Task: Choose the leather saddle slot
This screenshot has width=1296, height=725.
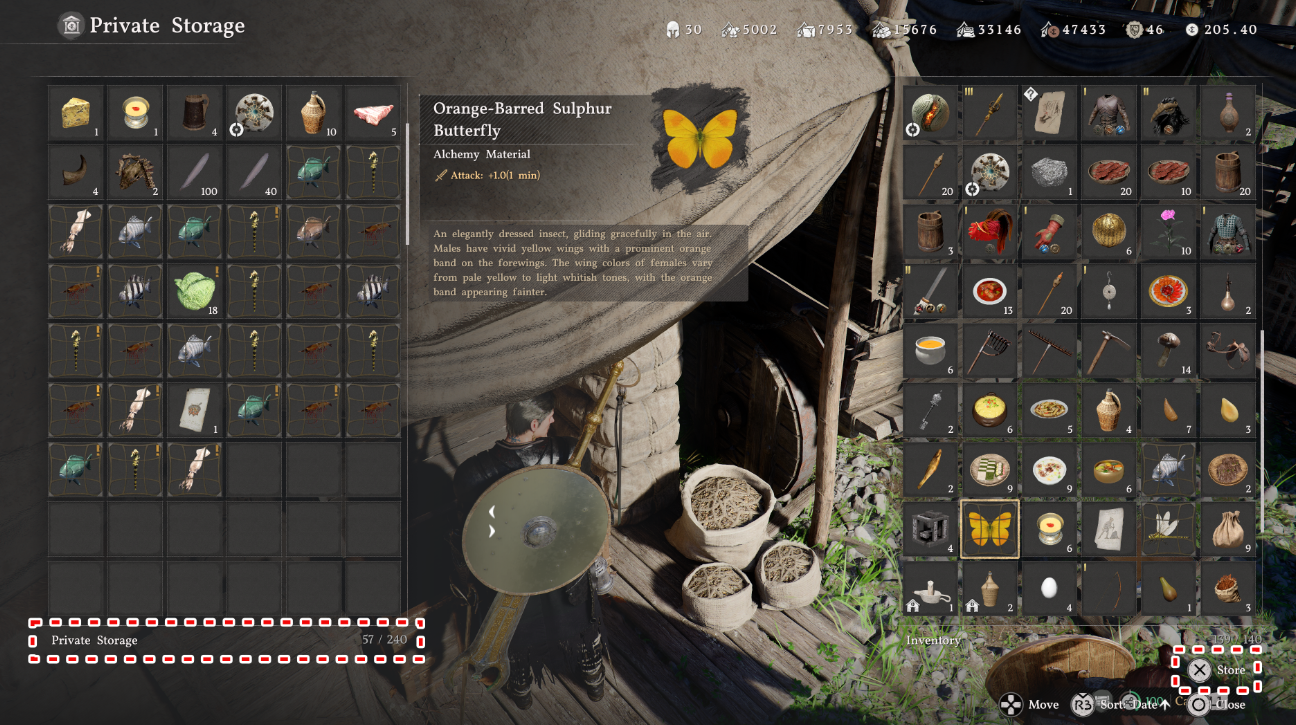Action: pyautogui.click(x=1227, y=351)
